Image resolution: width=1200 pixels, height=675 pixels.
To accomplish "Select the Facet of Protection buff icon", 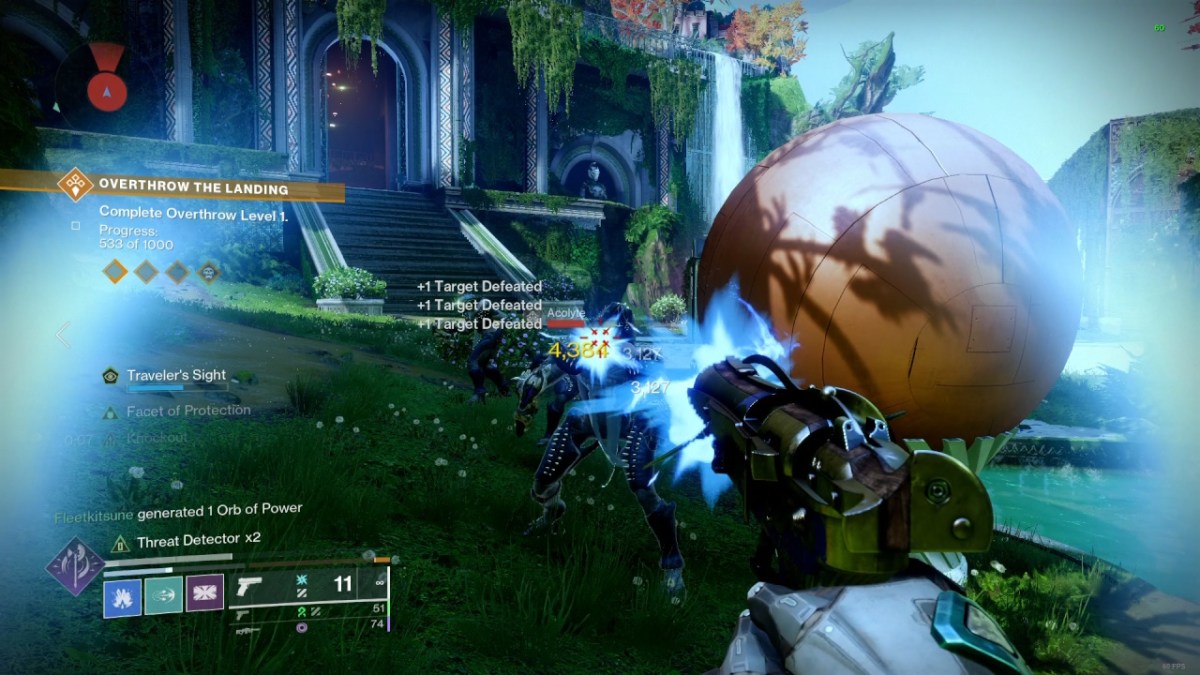I will point(110,411).
